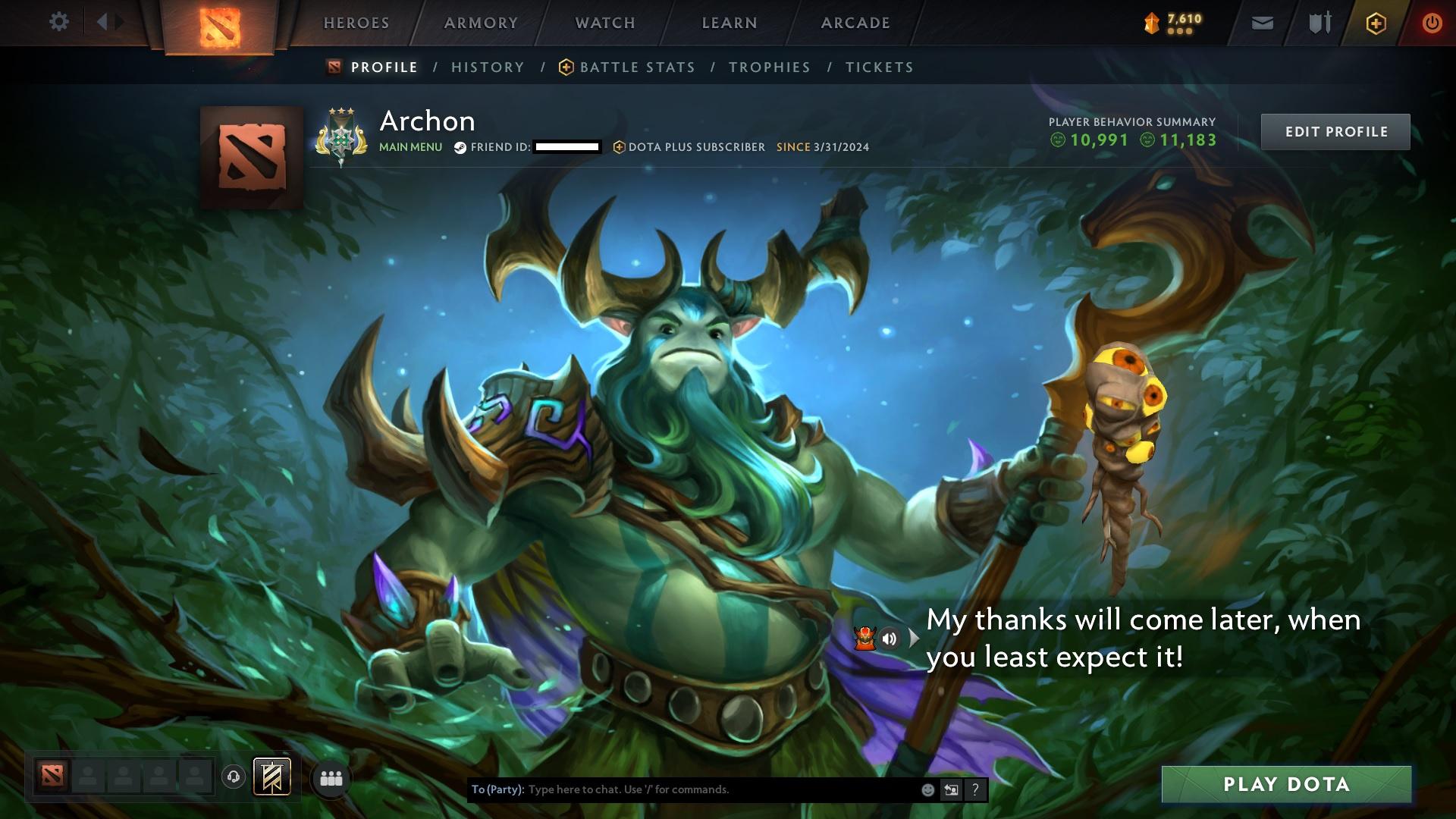1456x819 pixels.
Task: Switch to the BATTLE STATS tab
Action: coord(635,67)
